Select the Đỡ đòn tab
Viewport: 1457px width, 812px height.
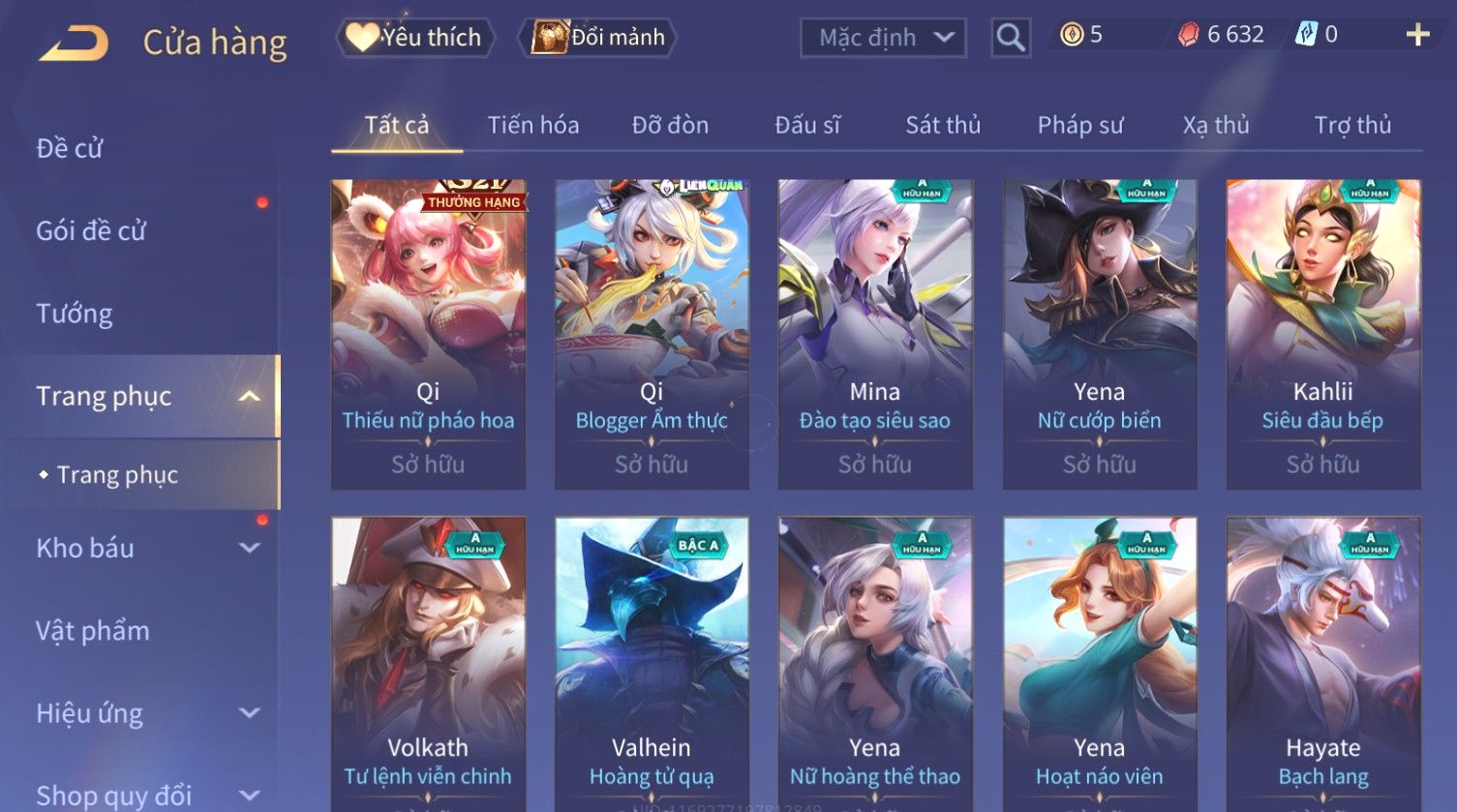670,125
